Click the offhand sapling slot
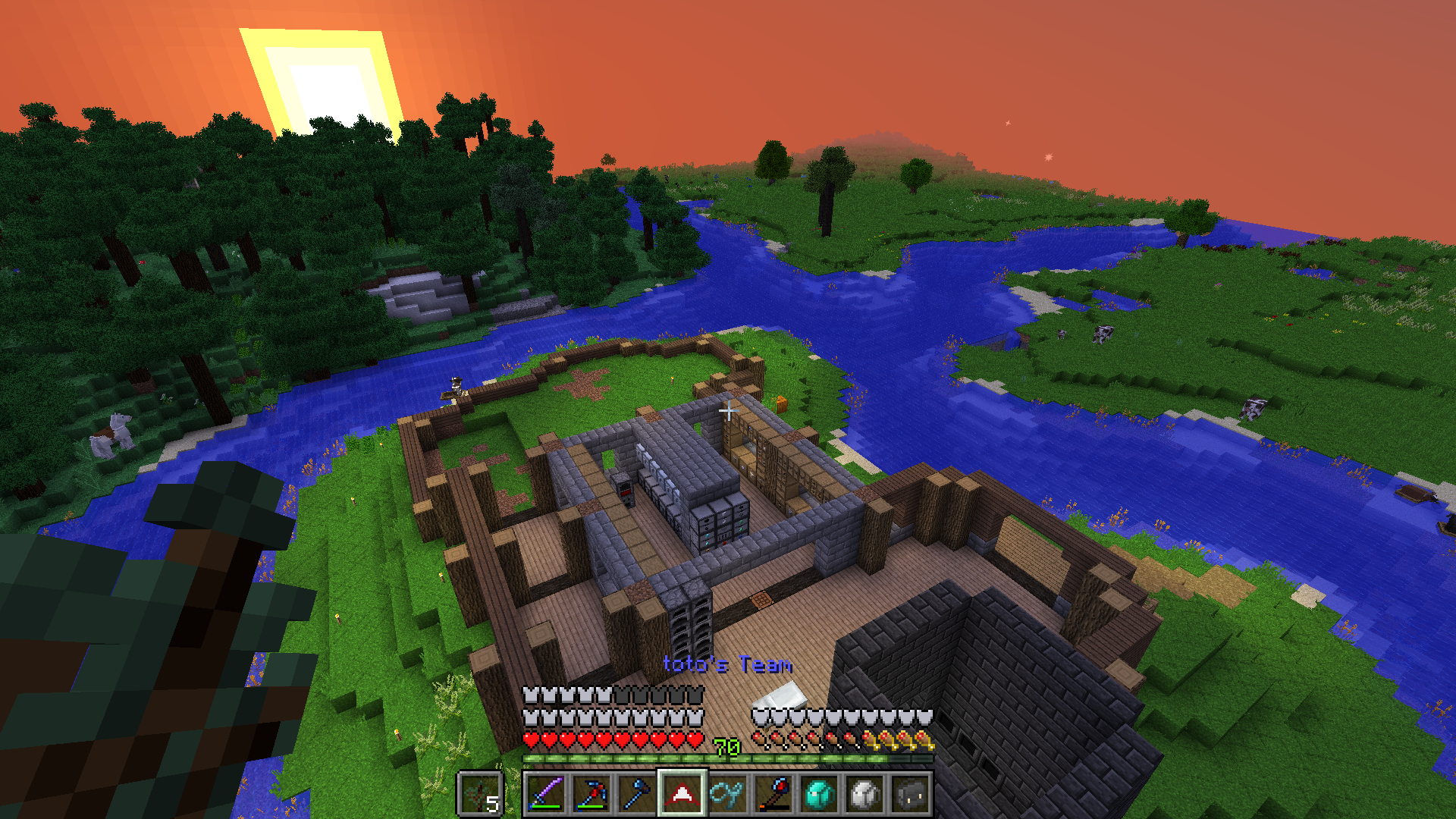Image resolution: width=1456 pixels, height=819 pixels. (x=480, y=794)
